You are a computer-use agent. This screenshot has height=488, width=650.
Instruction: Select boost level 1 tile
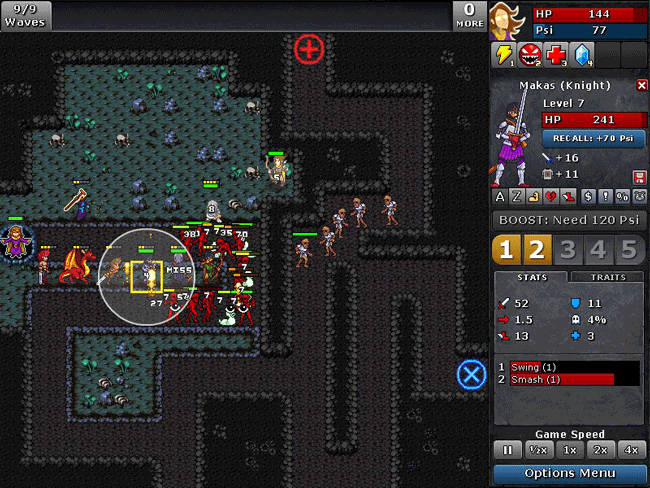click(507, 250)
